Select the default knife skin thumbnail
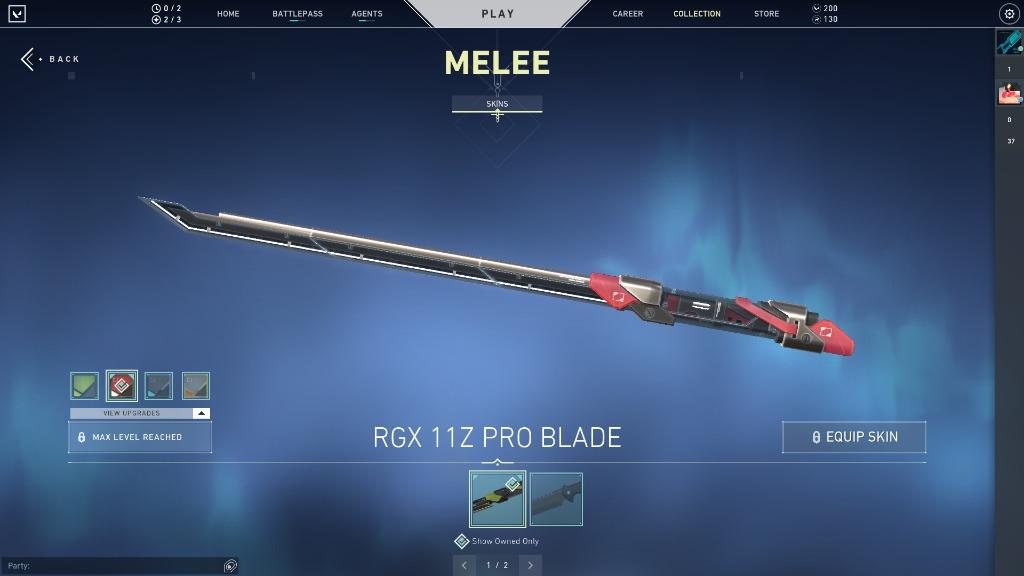Viewport: 1024px width, 576px height. pyautogui.click(x=556, y=499)
